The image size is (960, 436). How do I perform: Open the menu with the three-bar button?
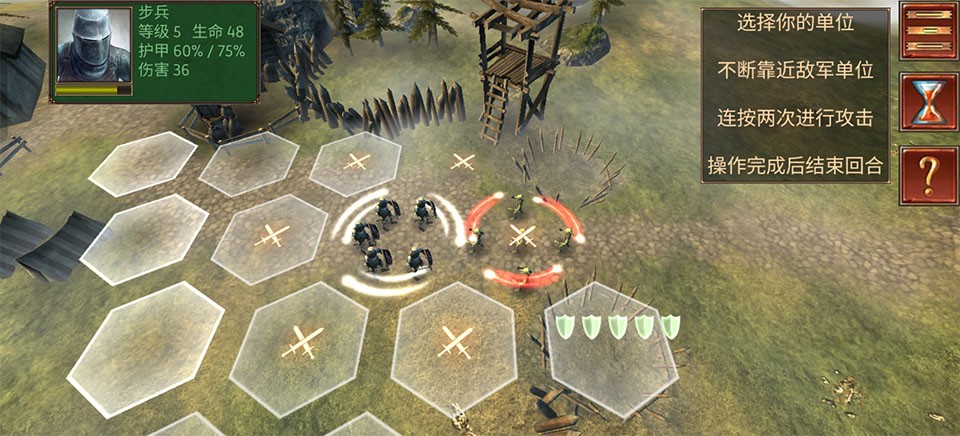point(929,31)
